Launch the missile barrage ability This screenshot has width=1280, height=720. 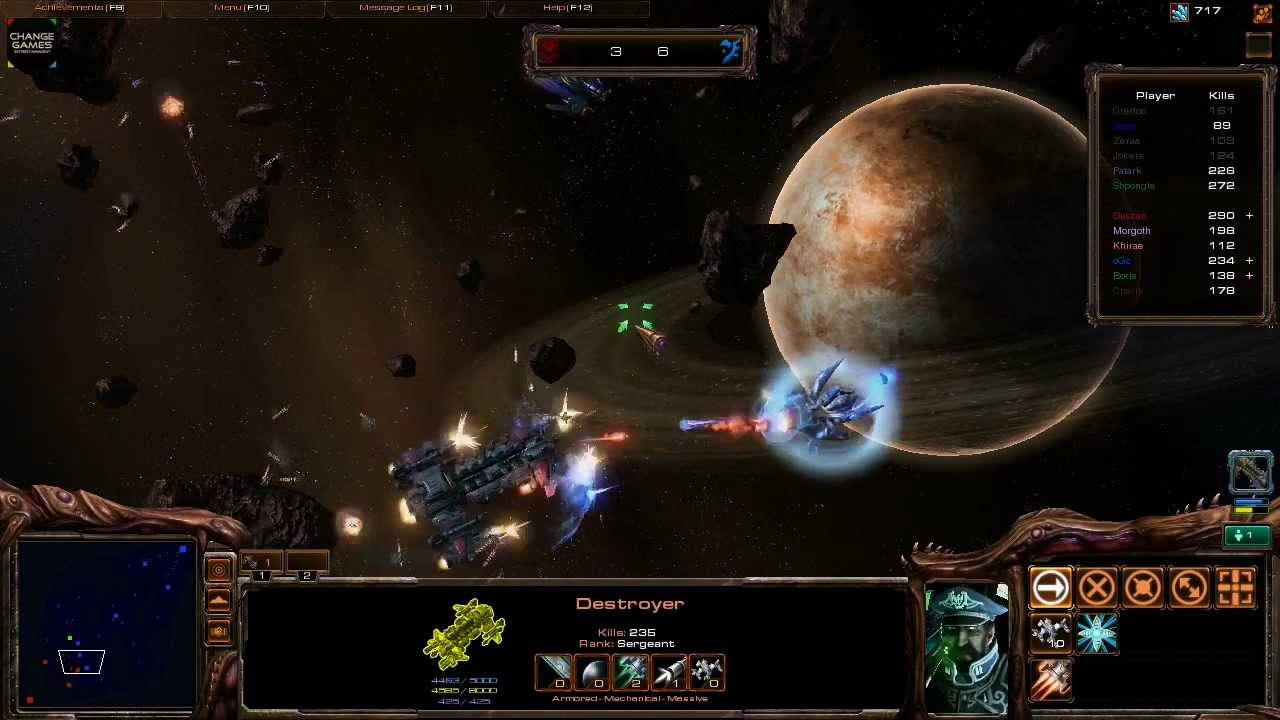[1050, 680]
